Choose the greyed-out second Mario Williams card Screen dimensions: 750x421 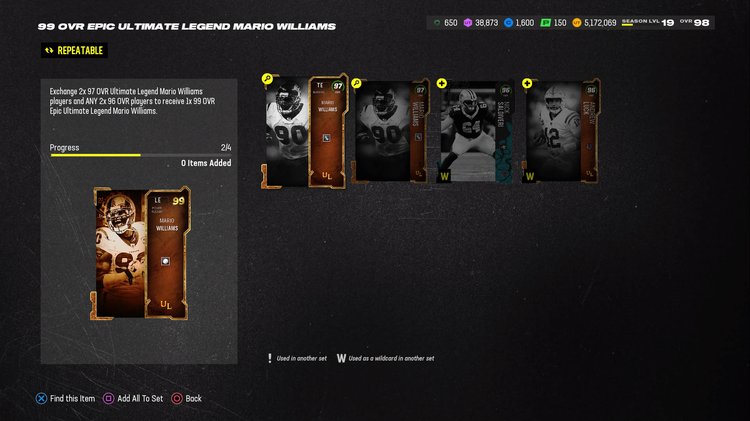(391, 132)
